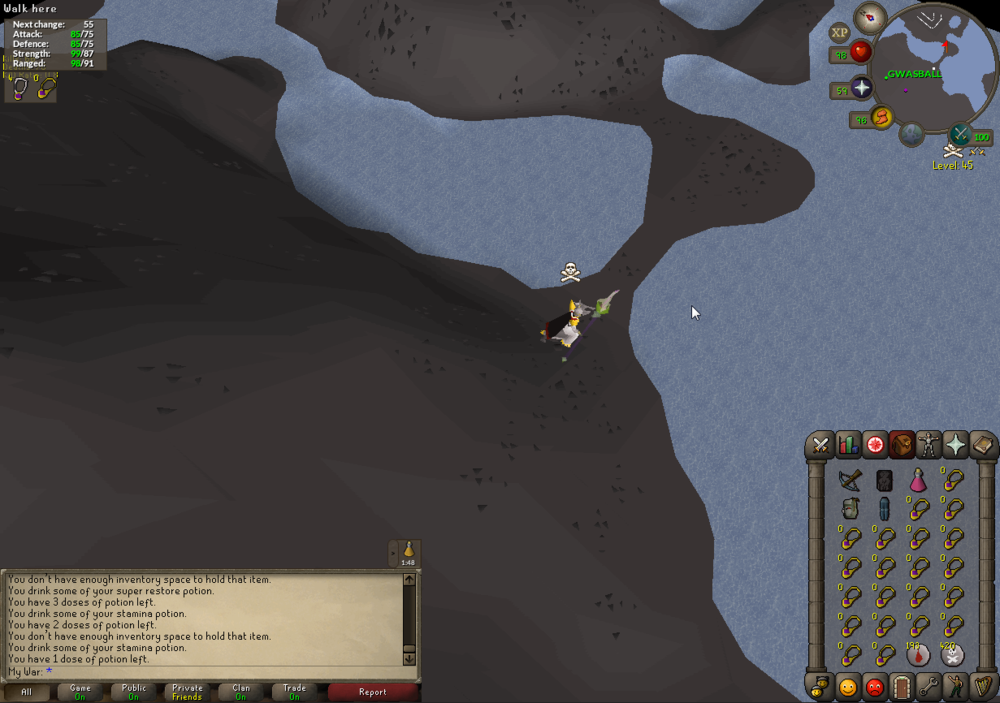Select the blood rune stack
Viewport: 1000px width, 703px height.
[x=918, y=655]
